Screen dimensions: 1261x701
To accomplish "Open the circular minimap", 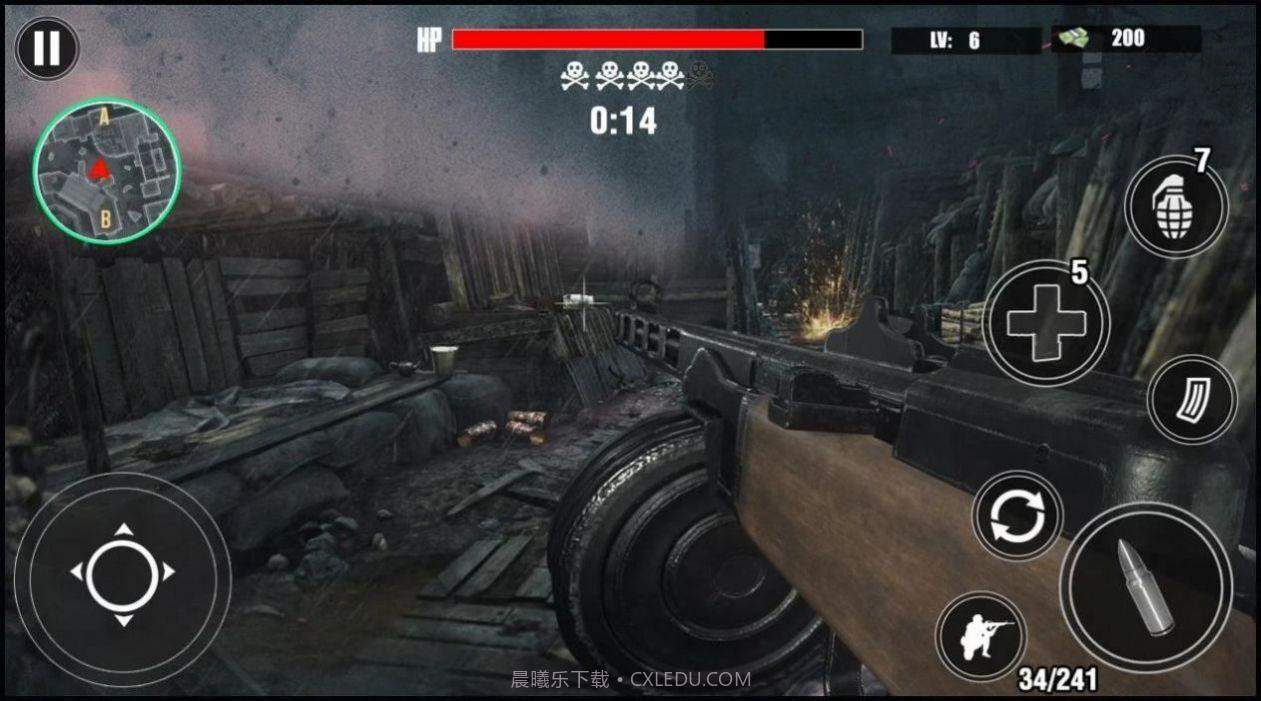I will [107, 171].
